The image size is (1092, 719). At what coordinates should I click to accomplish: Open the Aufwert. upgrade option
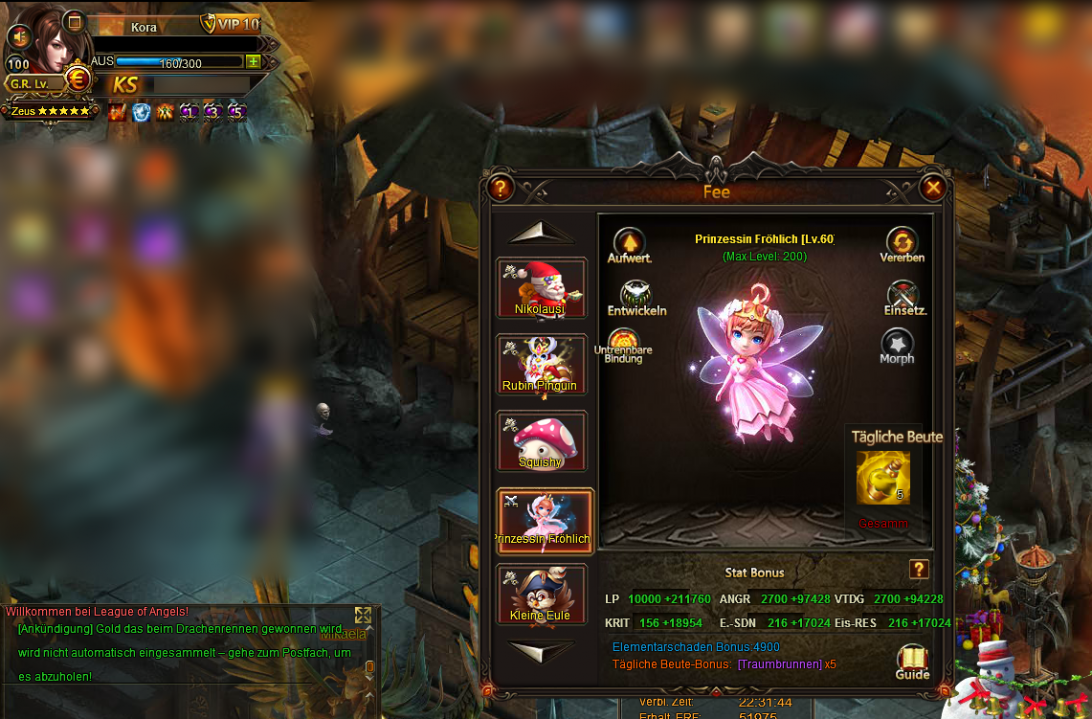[x=629, y=244]
